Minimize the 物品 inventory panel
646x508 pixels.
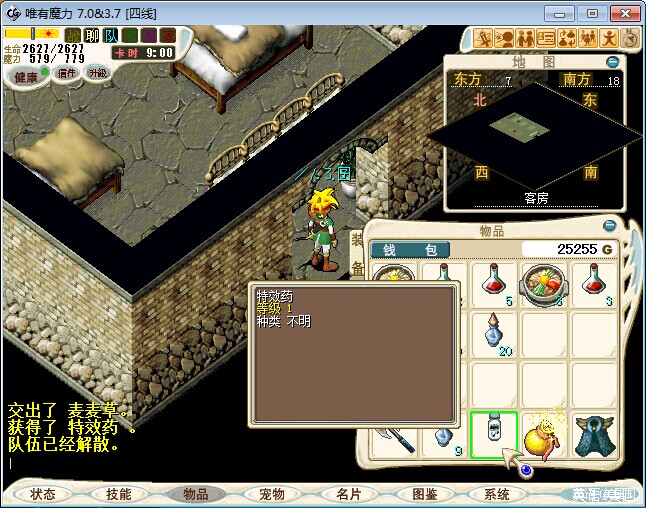[611, 225]
